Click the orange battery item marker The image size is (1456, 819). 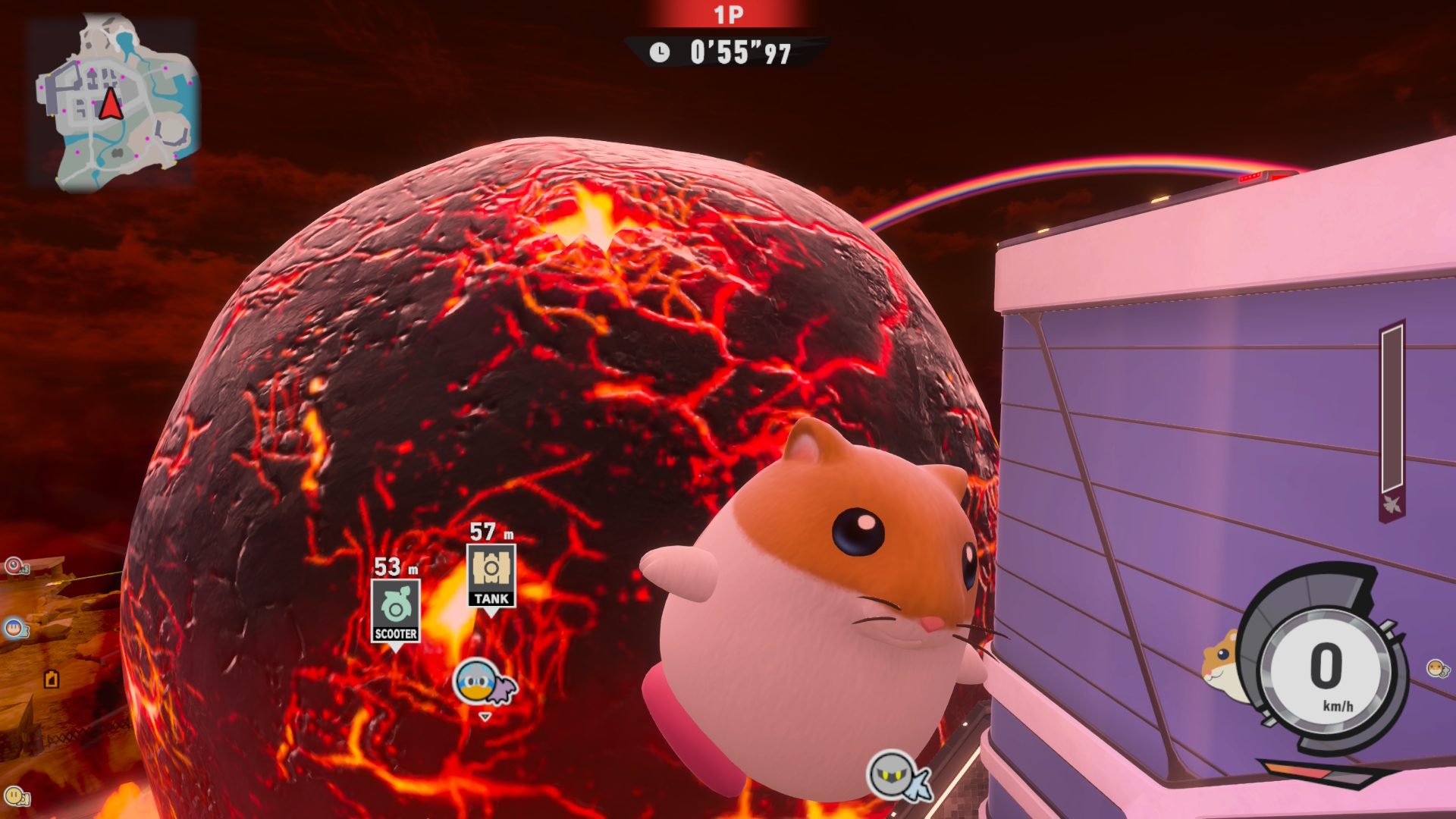(x=52, y=679)
